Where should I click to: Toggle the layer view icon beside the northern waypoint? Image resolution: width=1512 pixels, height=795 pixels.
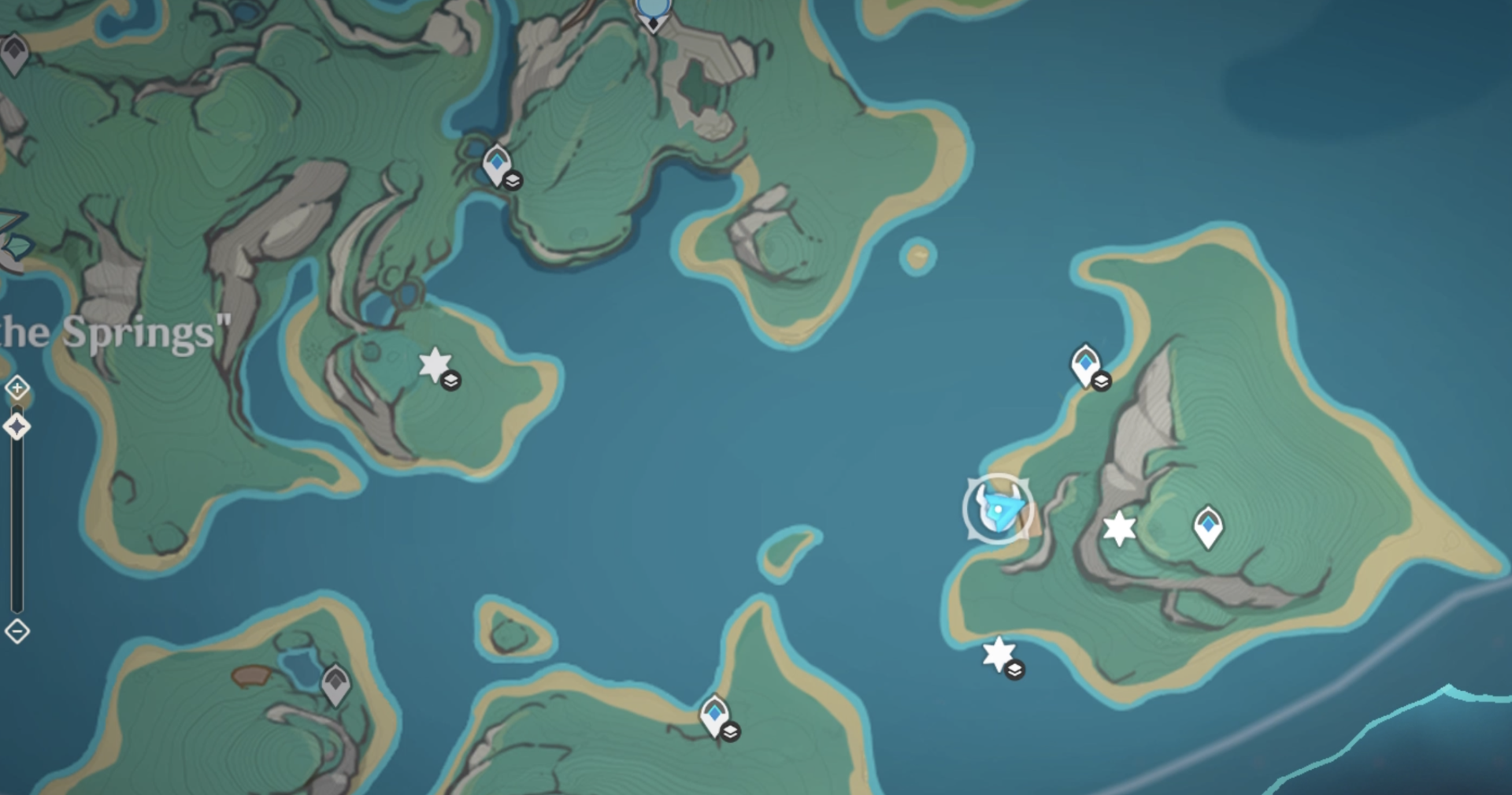click(x=514, y=180)
